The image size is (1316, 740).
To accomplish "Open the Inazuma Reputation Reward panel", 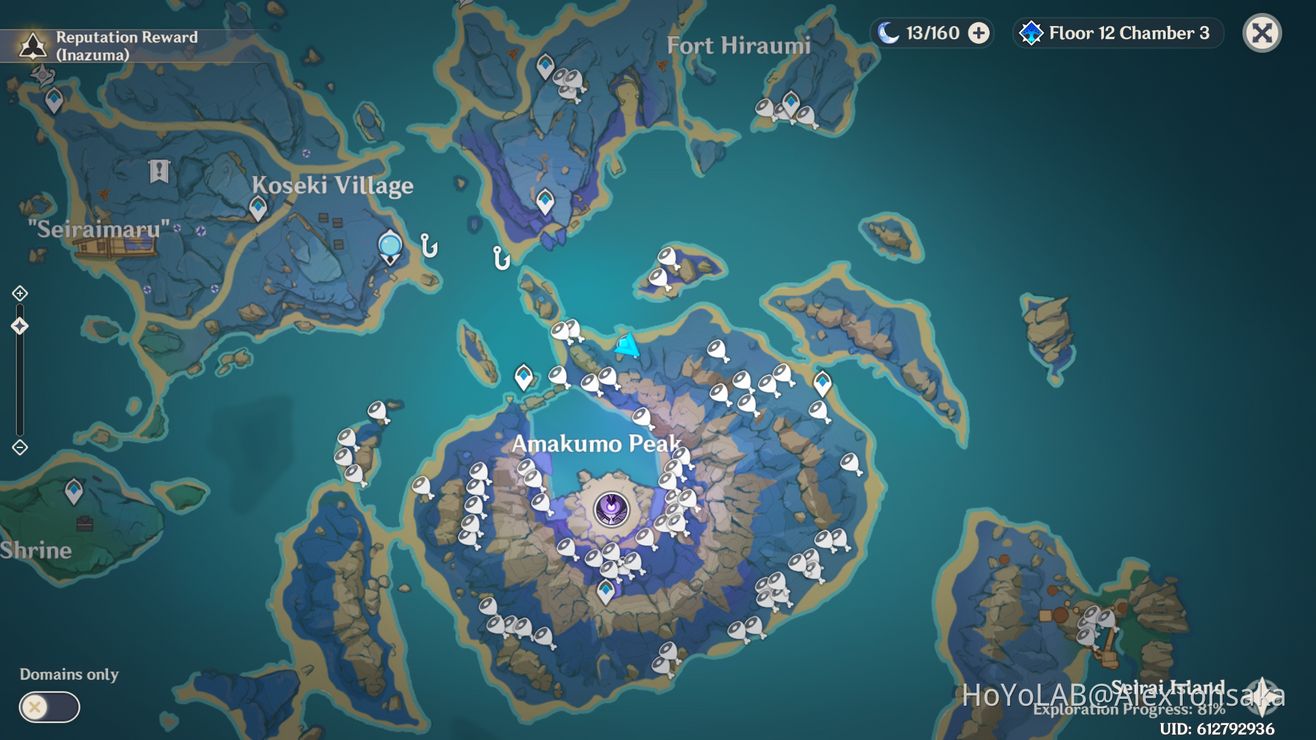I will click(110, 45).
